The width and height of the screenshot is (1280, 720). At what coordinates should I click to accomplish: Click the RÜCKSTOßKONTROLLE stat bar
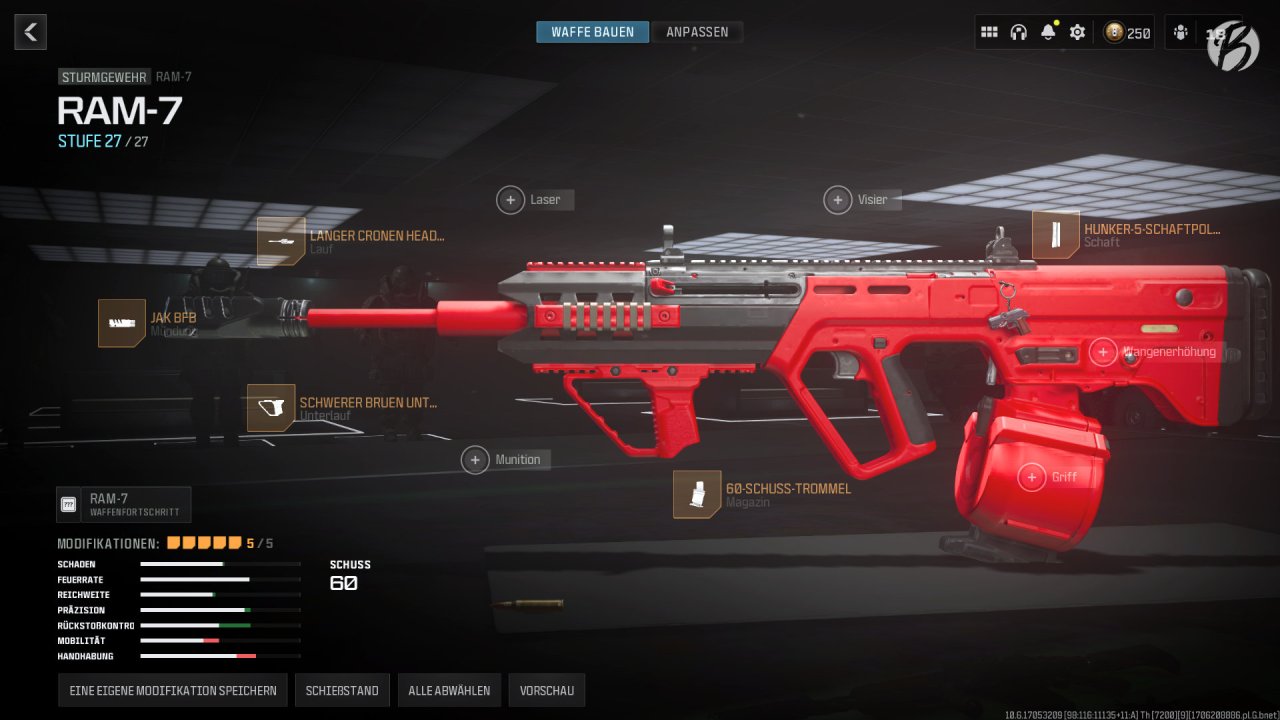click(220, 625)
